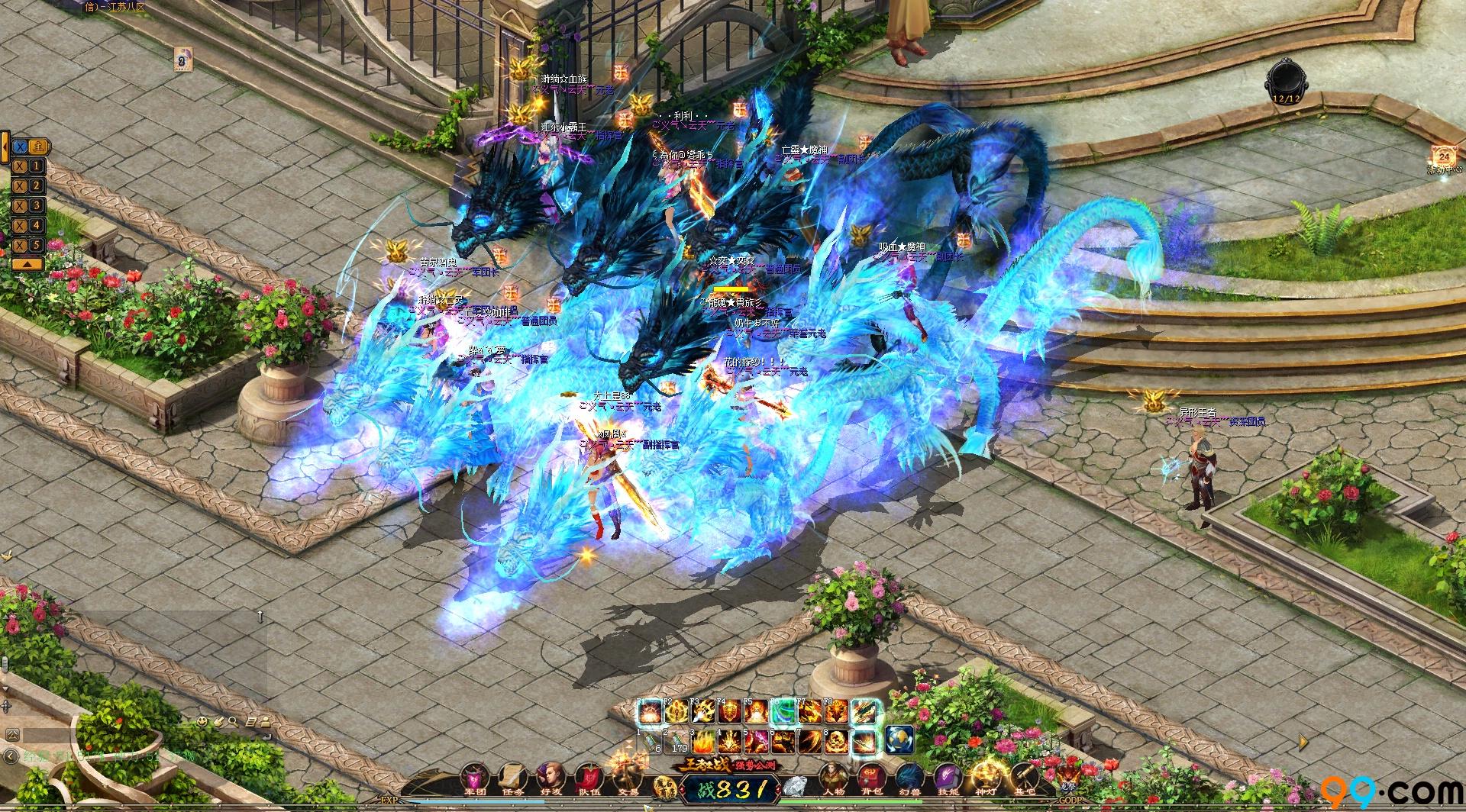The image size is (1466, 812).
Task: Open the 神灯 magic lamp
Action: [984, 779]
